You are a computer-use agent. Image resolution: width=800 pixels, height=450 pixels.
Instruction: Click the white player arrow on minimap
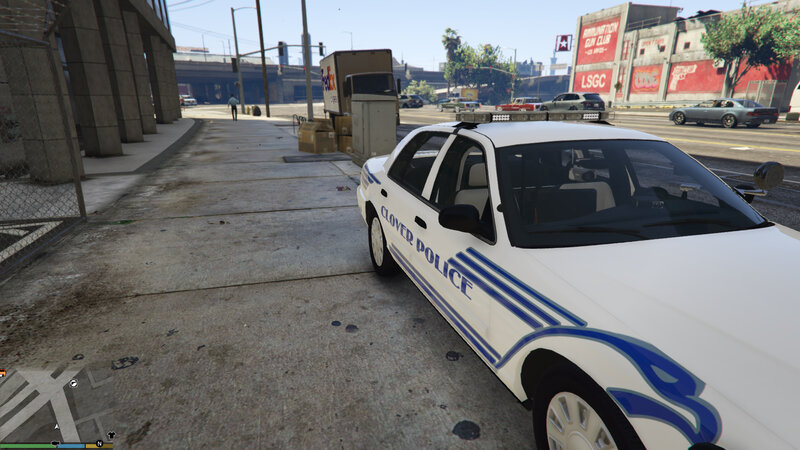[x=57, y=427]
